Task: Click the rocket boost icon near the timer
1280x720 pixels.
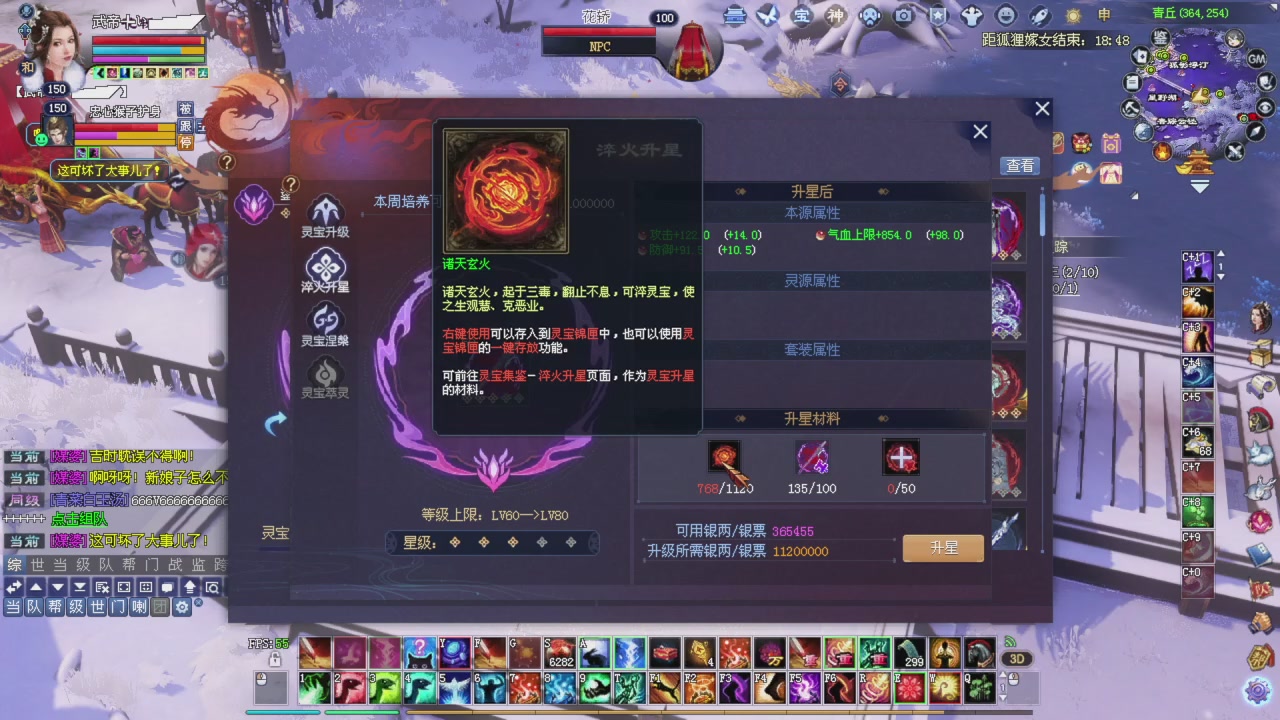Action: pos(1038,16)
